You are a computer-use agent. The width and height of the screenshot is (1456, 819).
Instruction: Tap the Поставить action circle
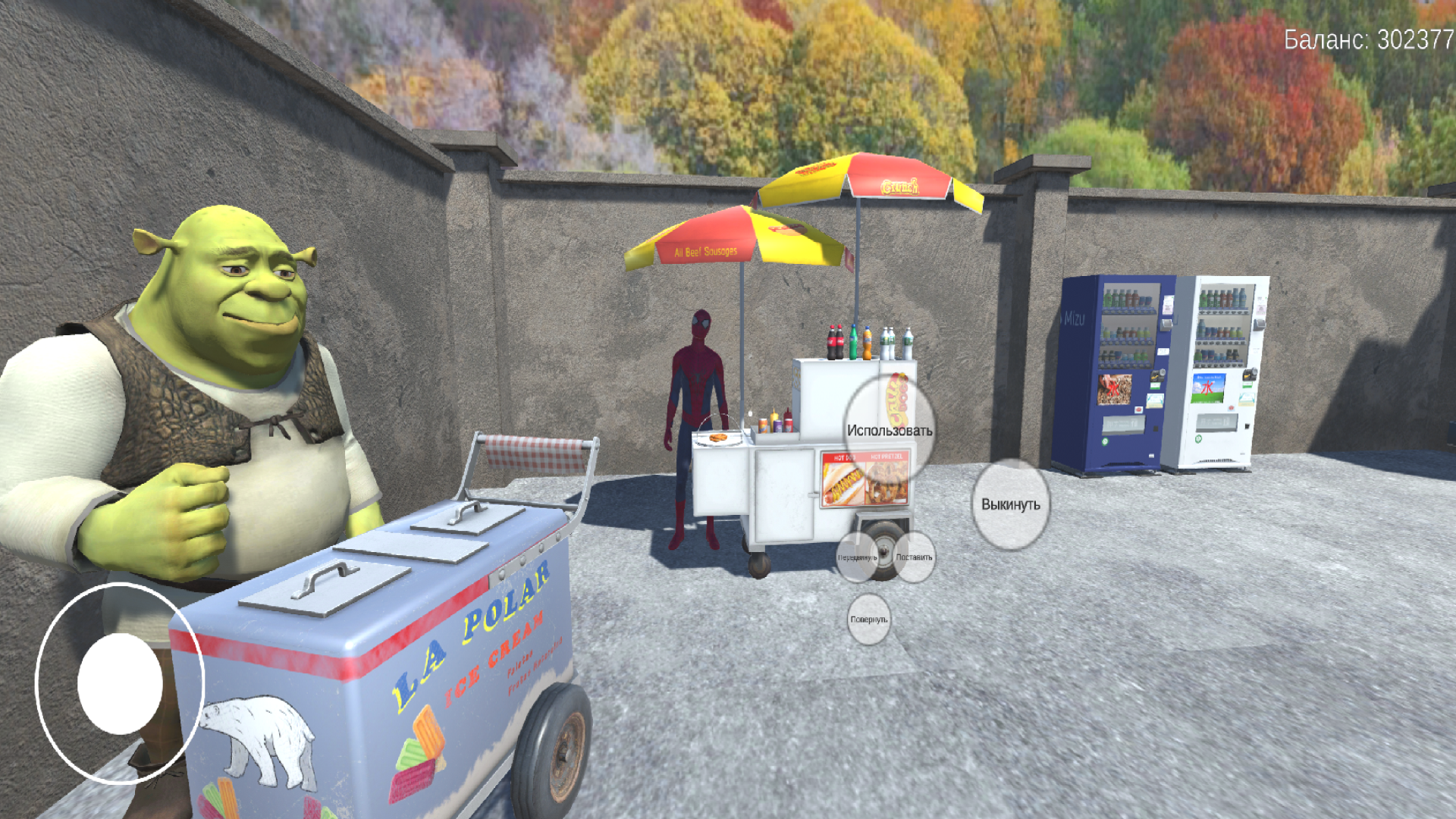[915, 556]
